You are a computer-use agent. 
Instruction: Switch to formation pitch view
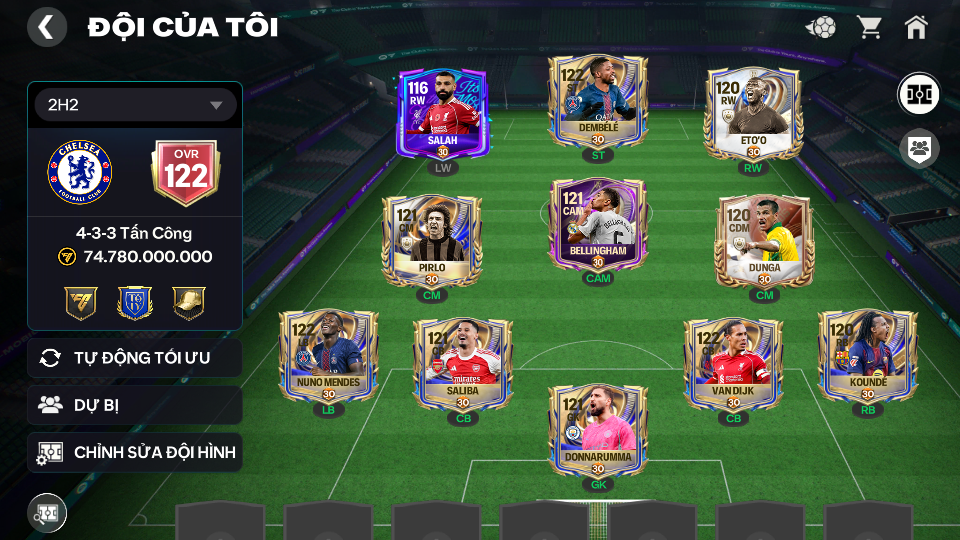(x=918, y=94)
